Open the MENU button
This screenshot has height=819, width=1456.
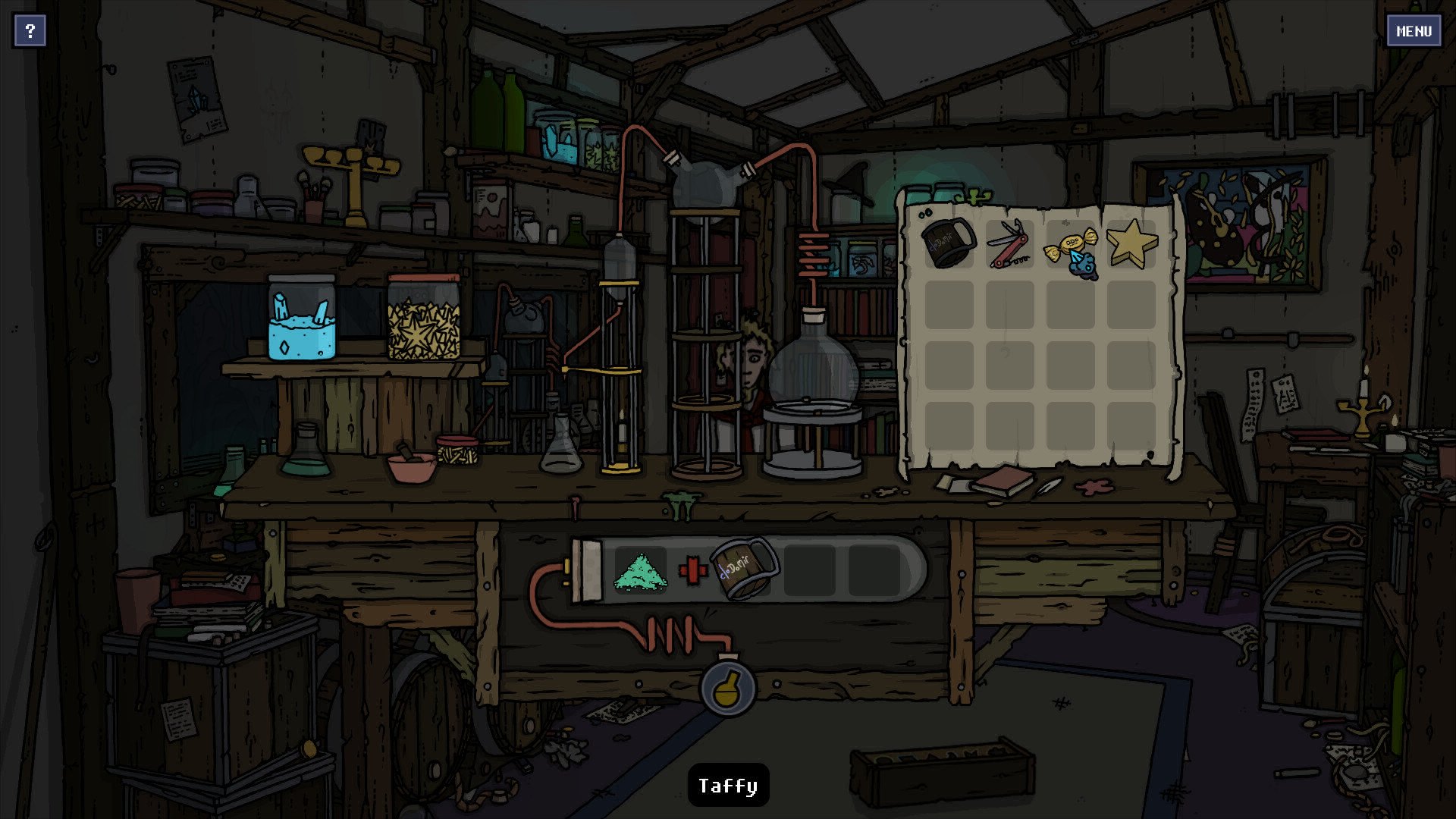(1414, 31)
